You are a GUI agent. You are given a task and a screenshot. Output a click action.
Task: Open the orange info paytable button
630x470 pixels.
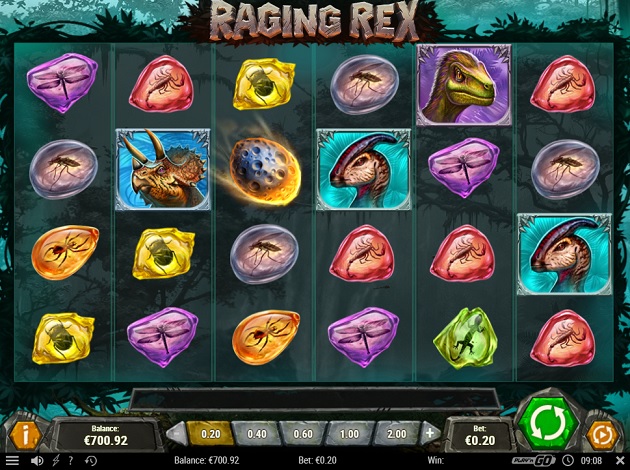tap(25, 434)
